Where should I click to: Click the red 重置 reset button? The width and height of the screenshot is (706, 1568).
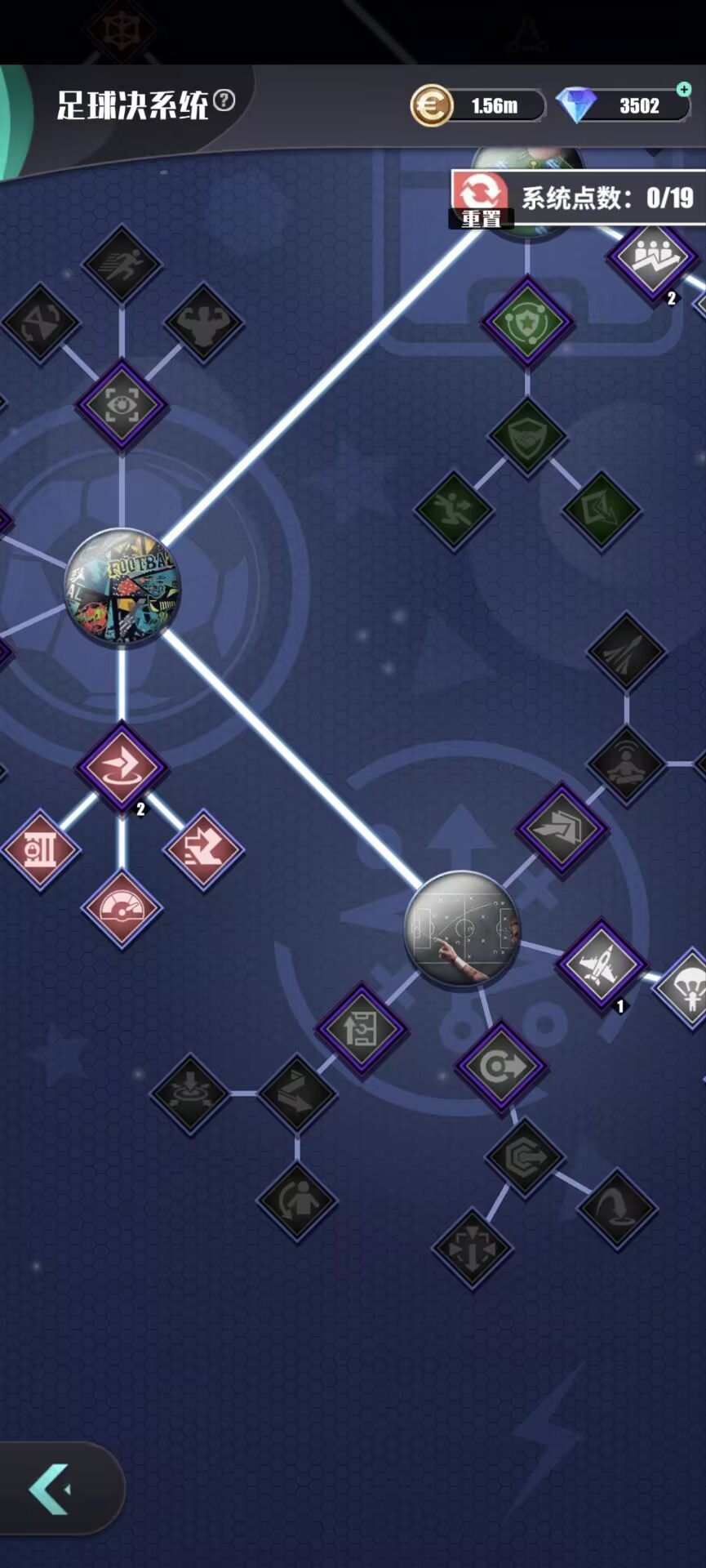[x=481, y=199]
